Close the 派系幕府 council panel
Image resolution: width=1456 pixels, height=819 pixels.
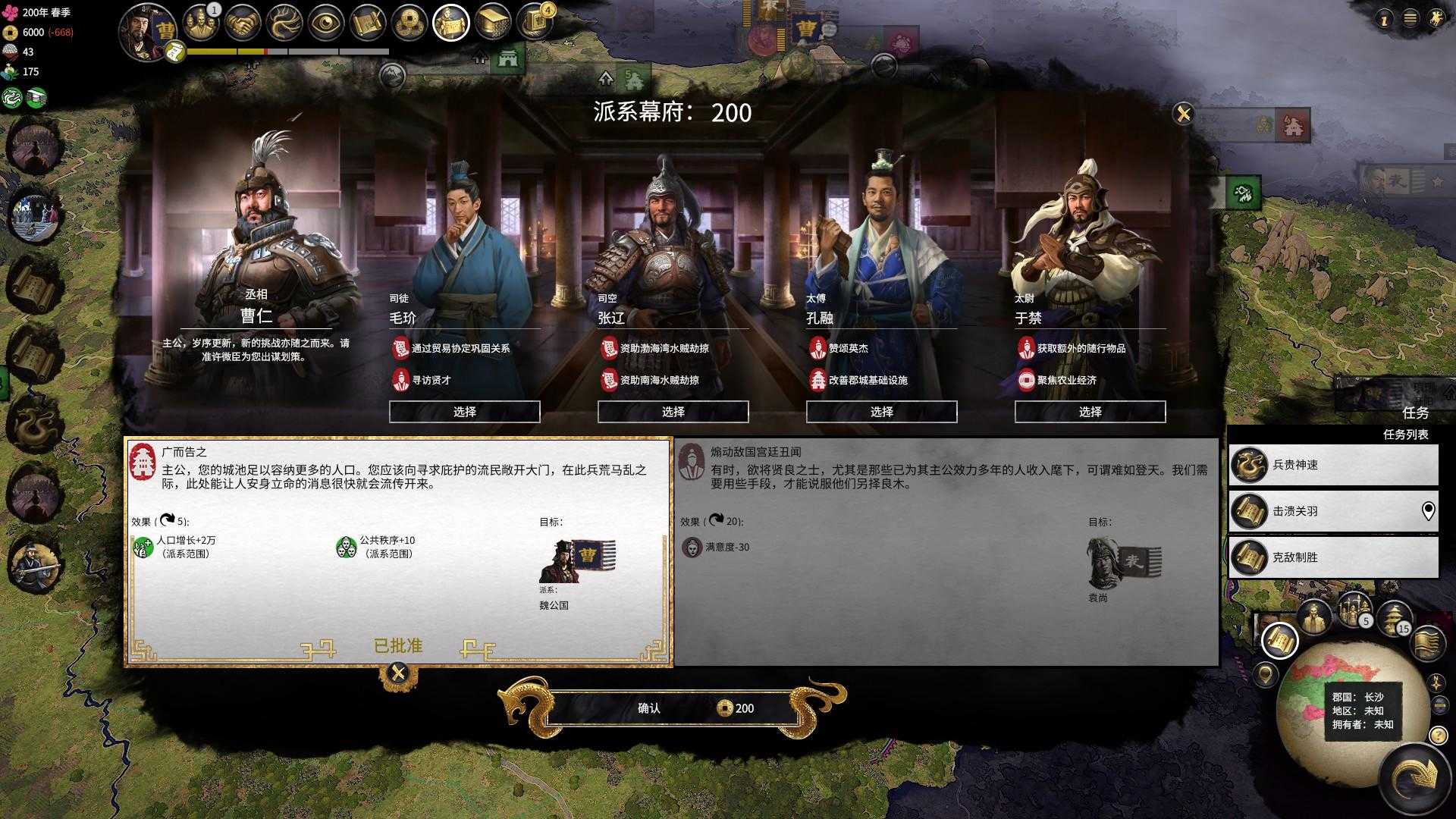tap(1183, 114)
